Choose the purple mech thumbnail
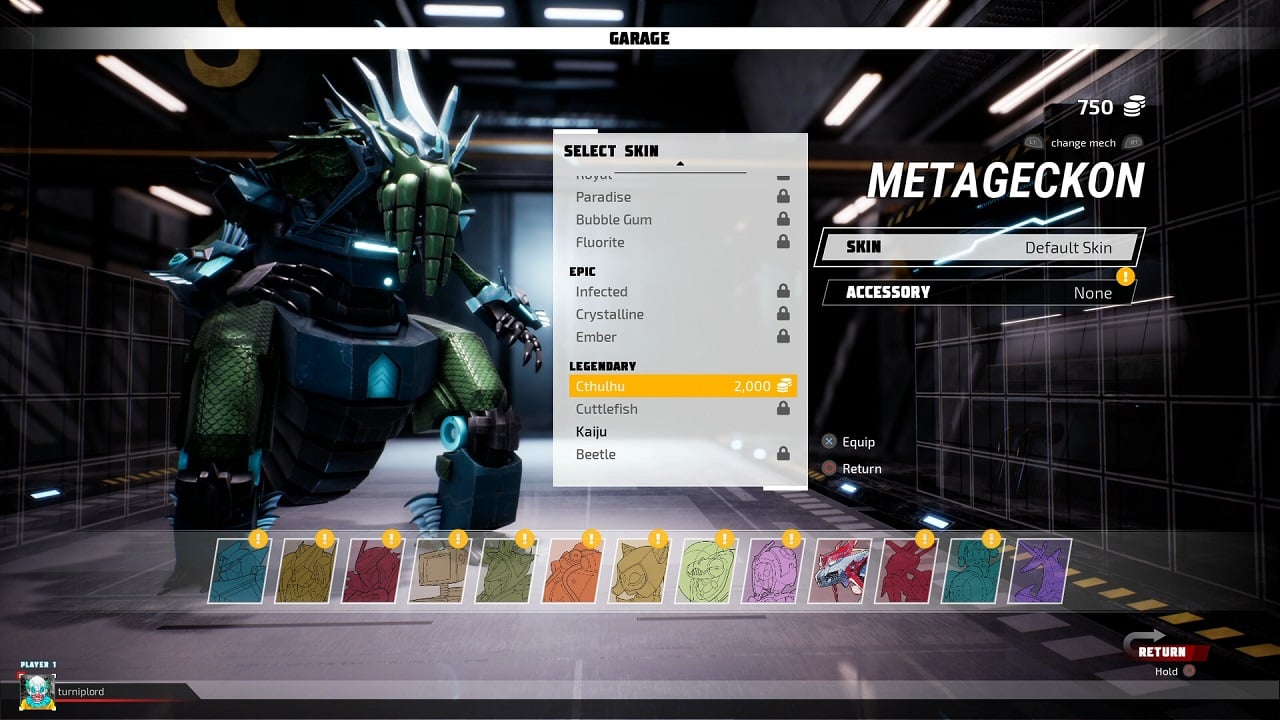1280x720 pixels. 1039,571
